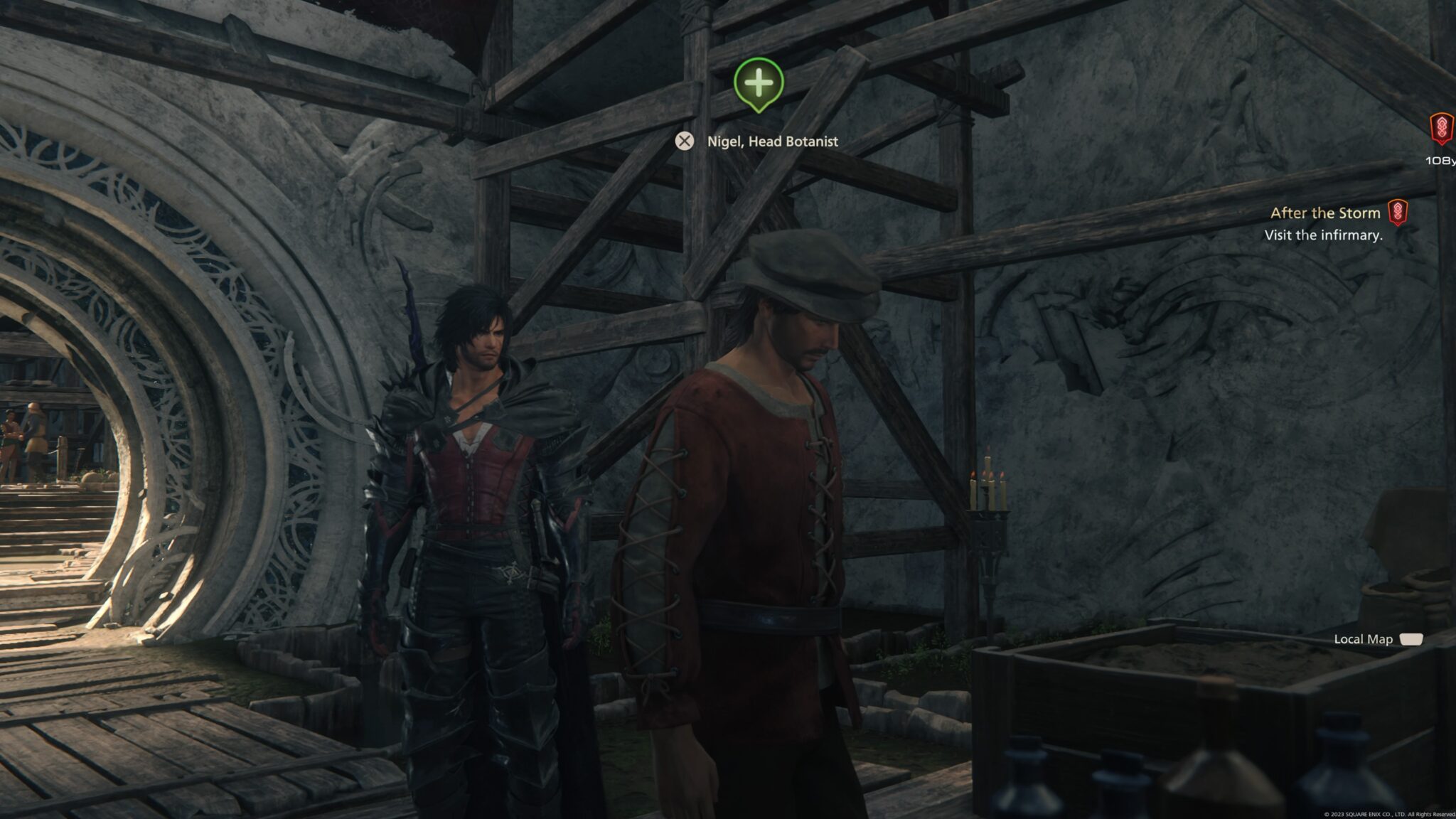Select the X button prompt icon
Viewport: 1456px width, 819px height.
pos(685,141)
